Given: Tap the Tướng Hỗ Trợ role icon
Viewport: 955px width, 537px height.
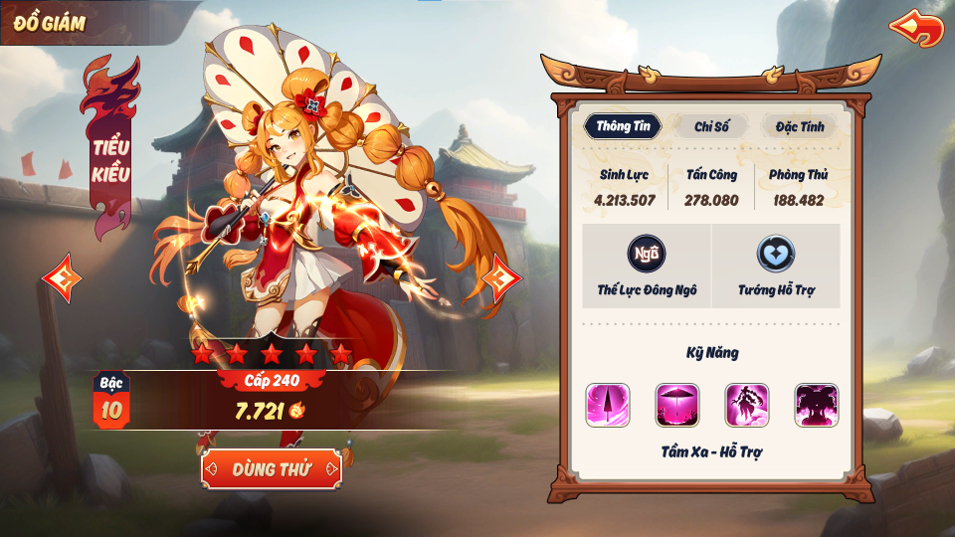Looking at the screenshot, I should click(x=776, y=254).
